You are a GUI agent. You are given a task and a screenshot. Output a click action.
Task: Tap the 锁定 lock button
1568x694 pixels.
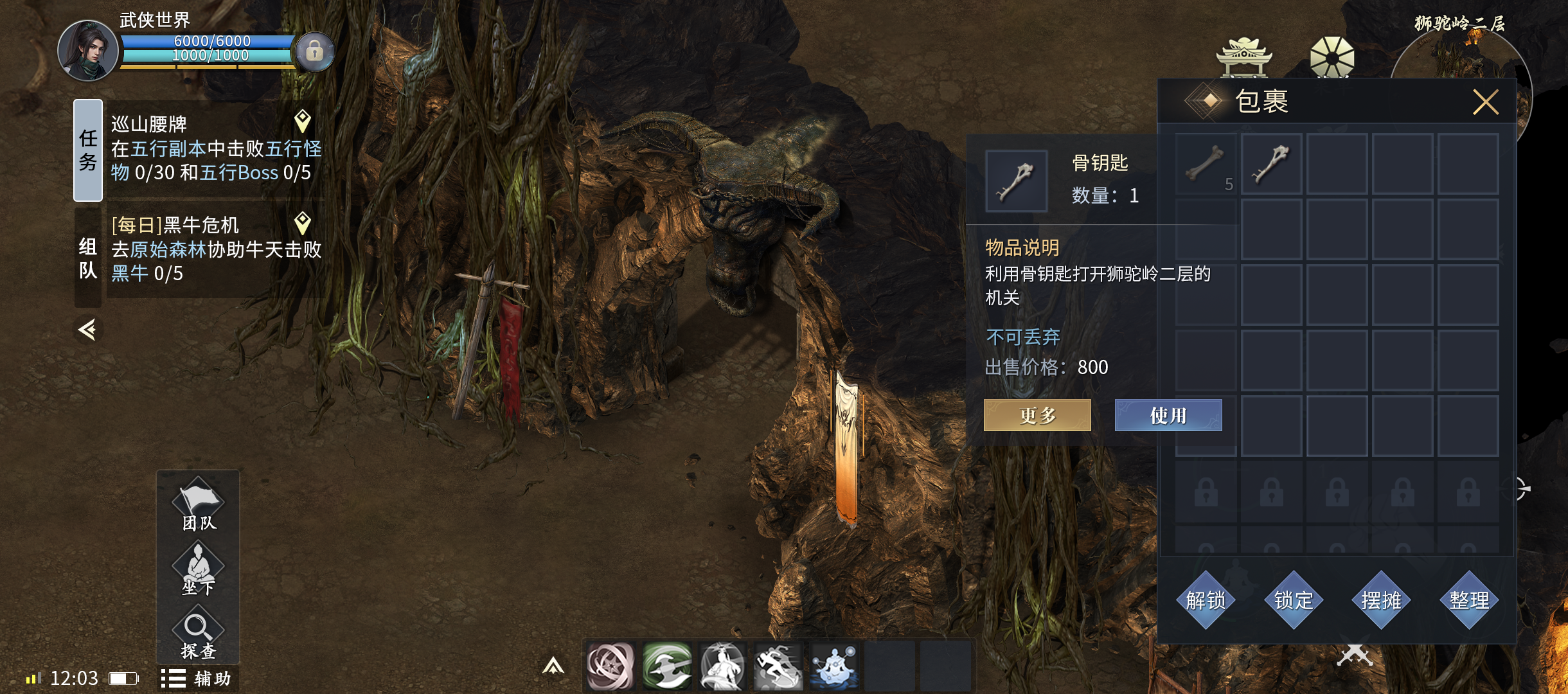[x=1294, y=600]
